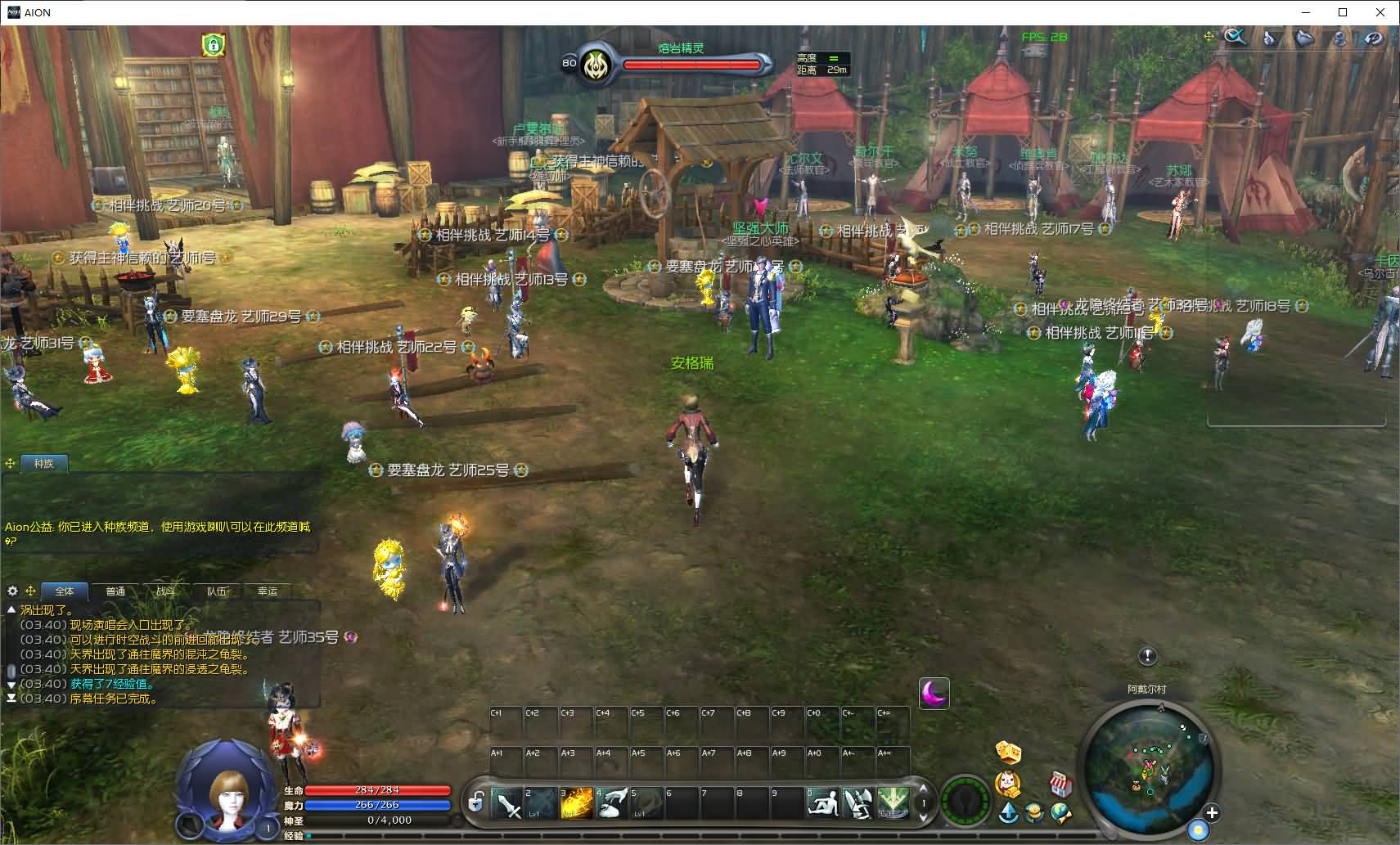Use the flaming strike skill in slot 3
1400x845 pixels.
577,803
